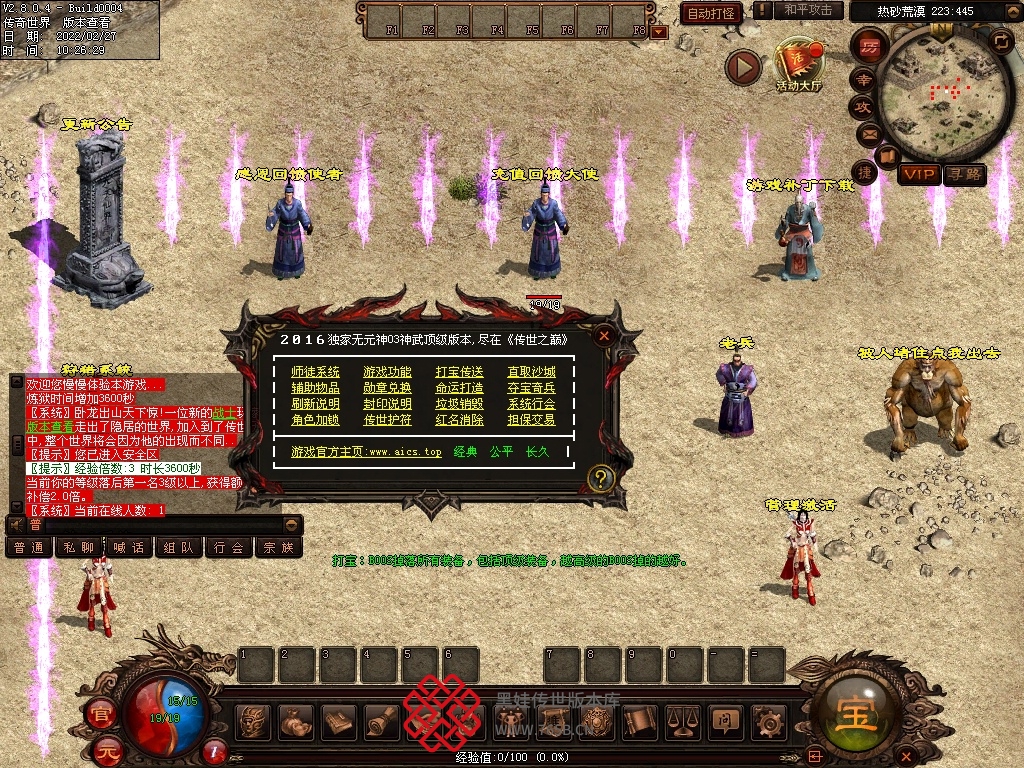Activate the 寻路 pathfinding button

pos(965,175)
